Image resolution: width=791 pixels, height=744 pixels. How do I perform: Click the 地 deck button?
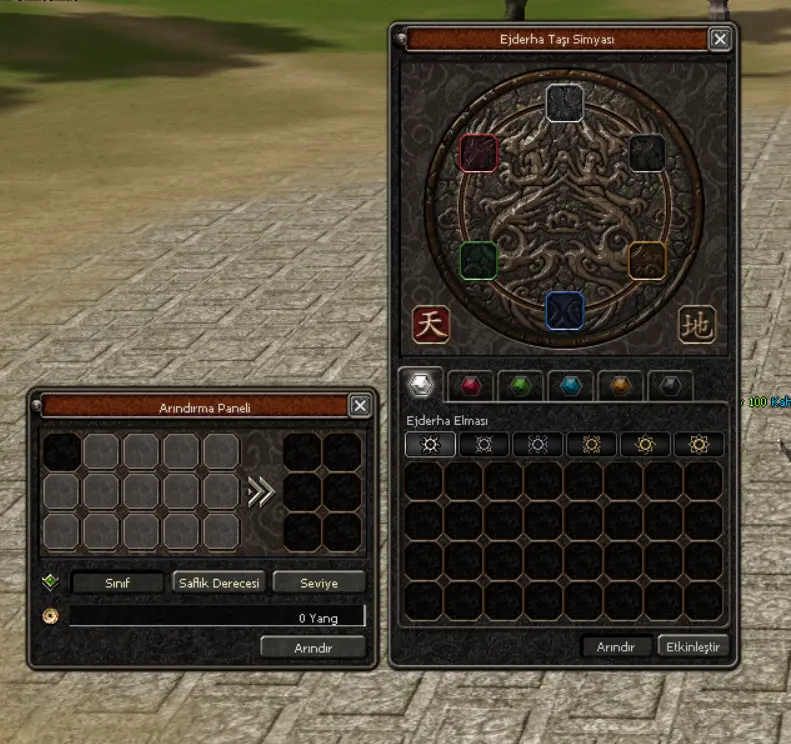697,324
